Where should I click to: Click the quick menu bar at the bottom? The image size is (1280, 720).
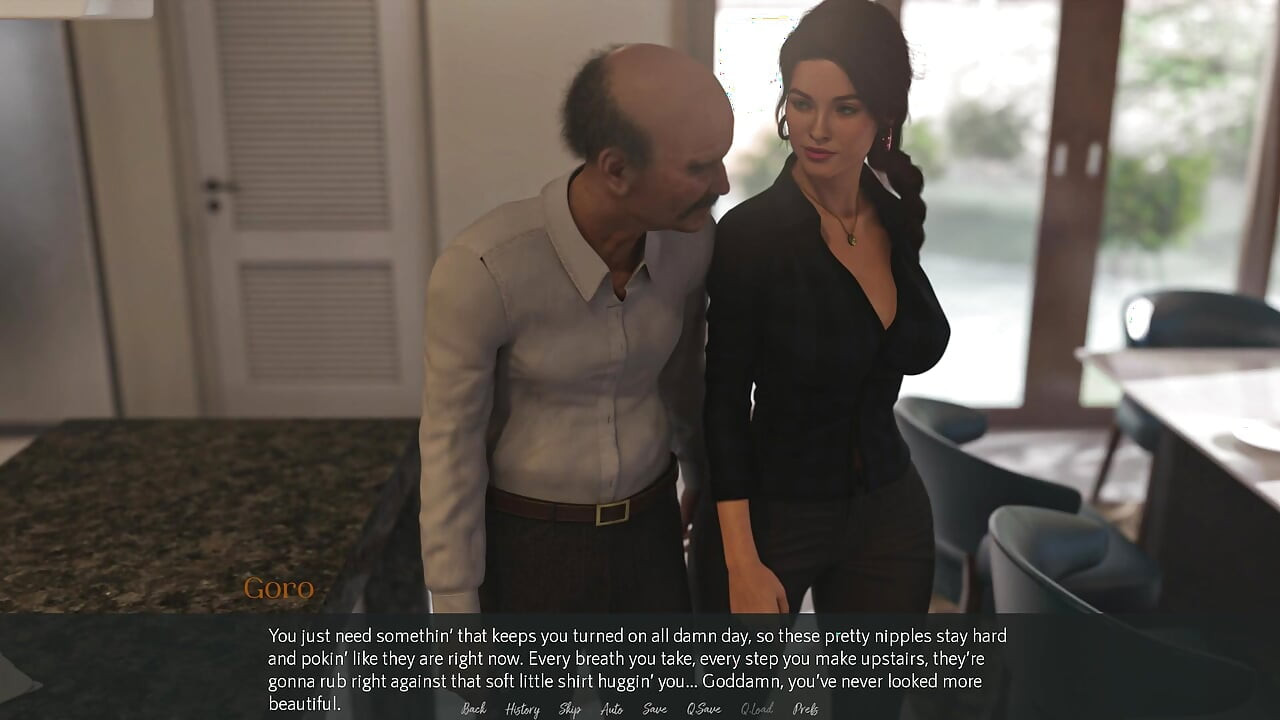pos(640,709)
